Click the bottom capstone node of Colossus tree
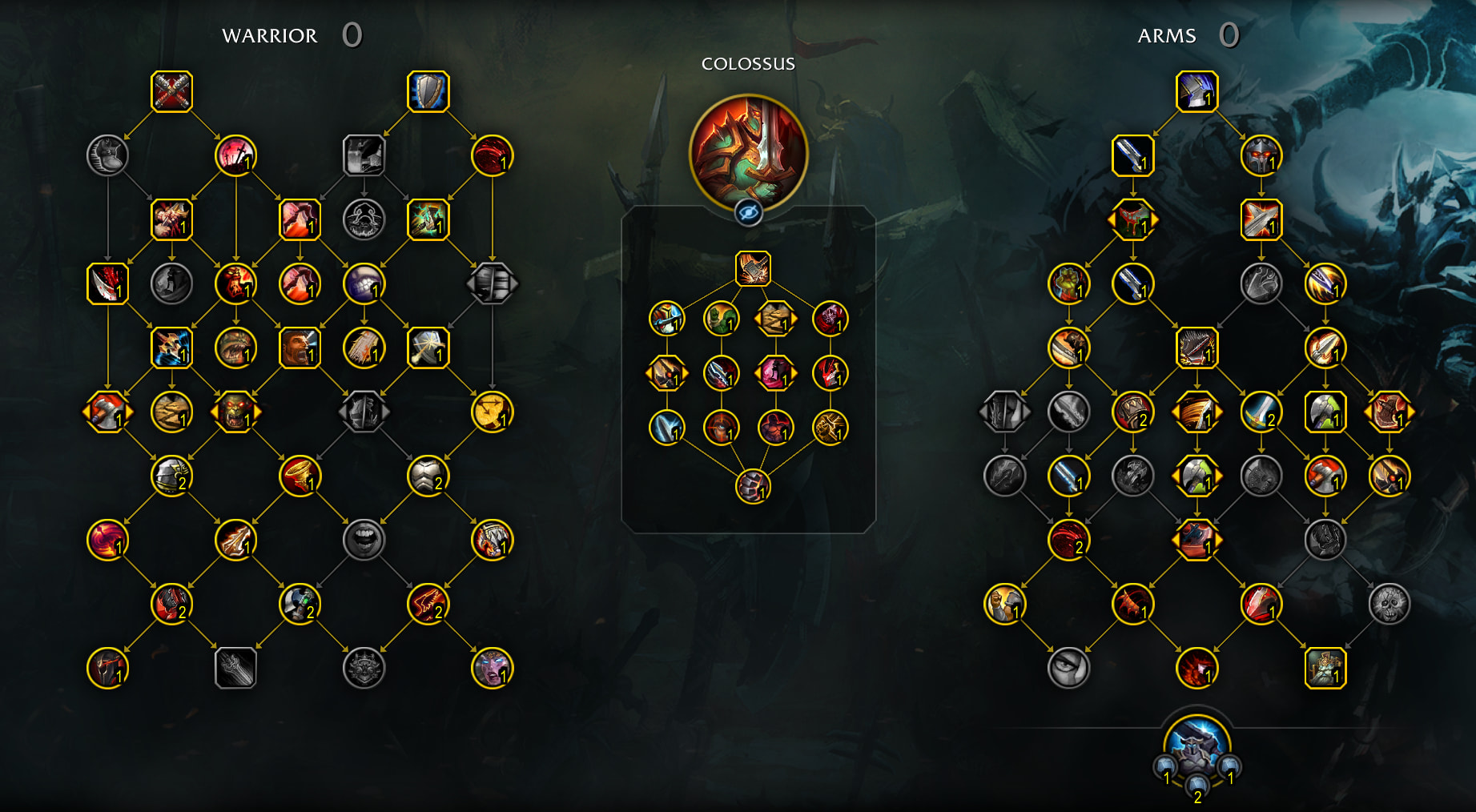 [753, 486]
